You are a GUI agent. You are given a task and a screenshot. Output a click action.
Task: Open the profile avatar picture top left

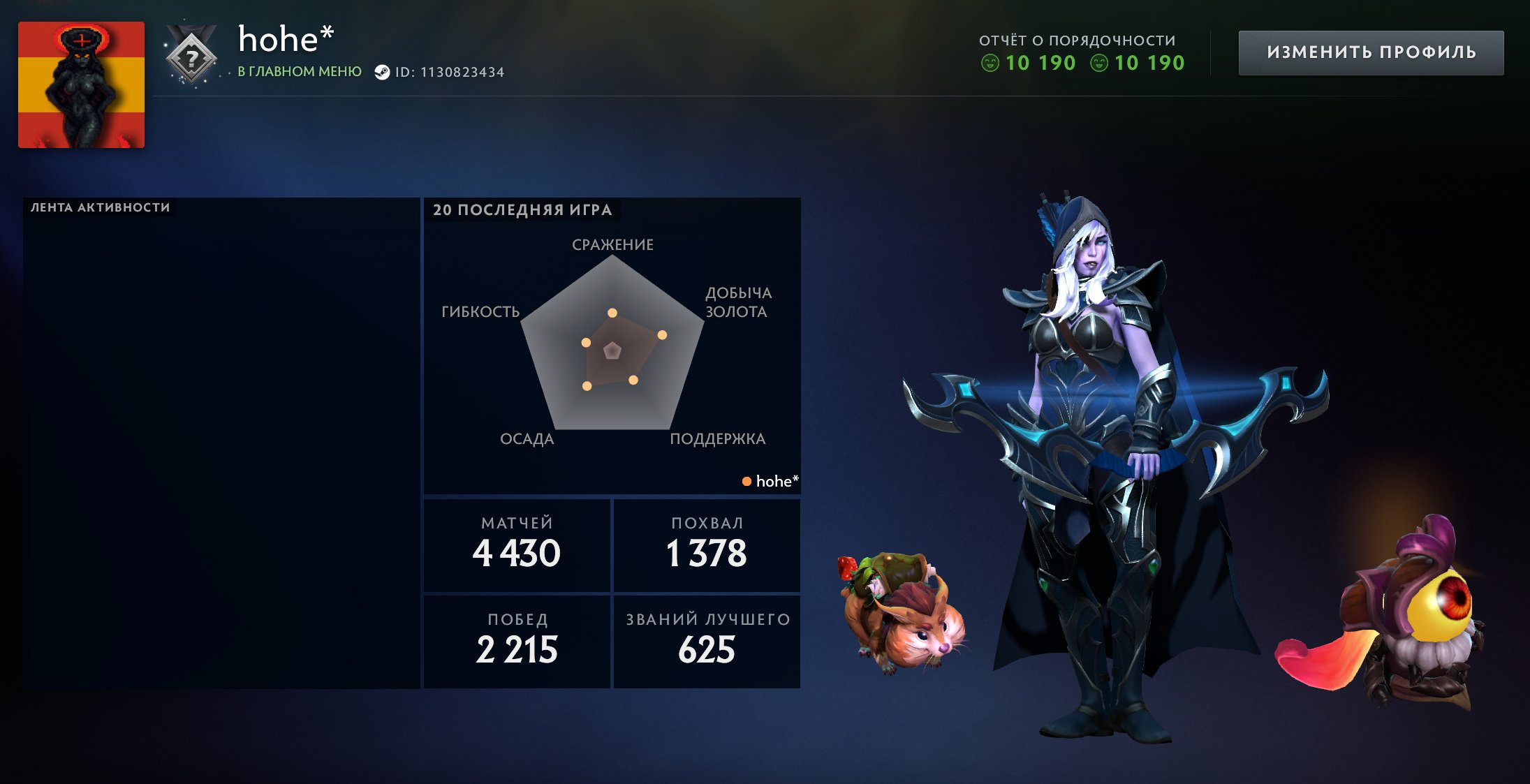(x=81, y=83)
